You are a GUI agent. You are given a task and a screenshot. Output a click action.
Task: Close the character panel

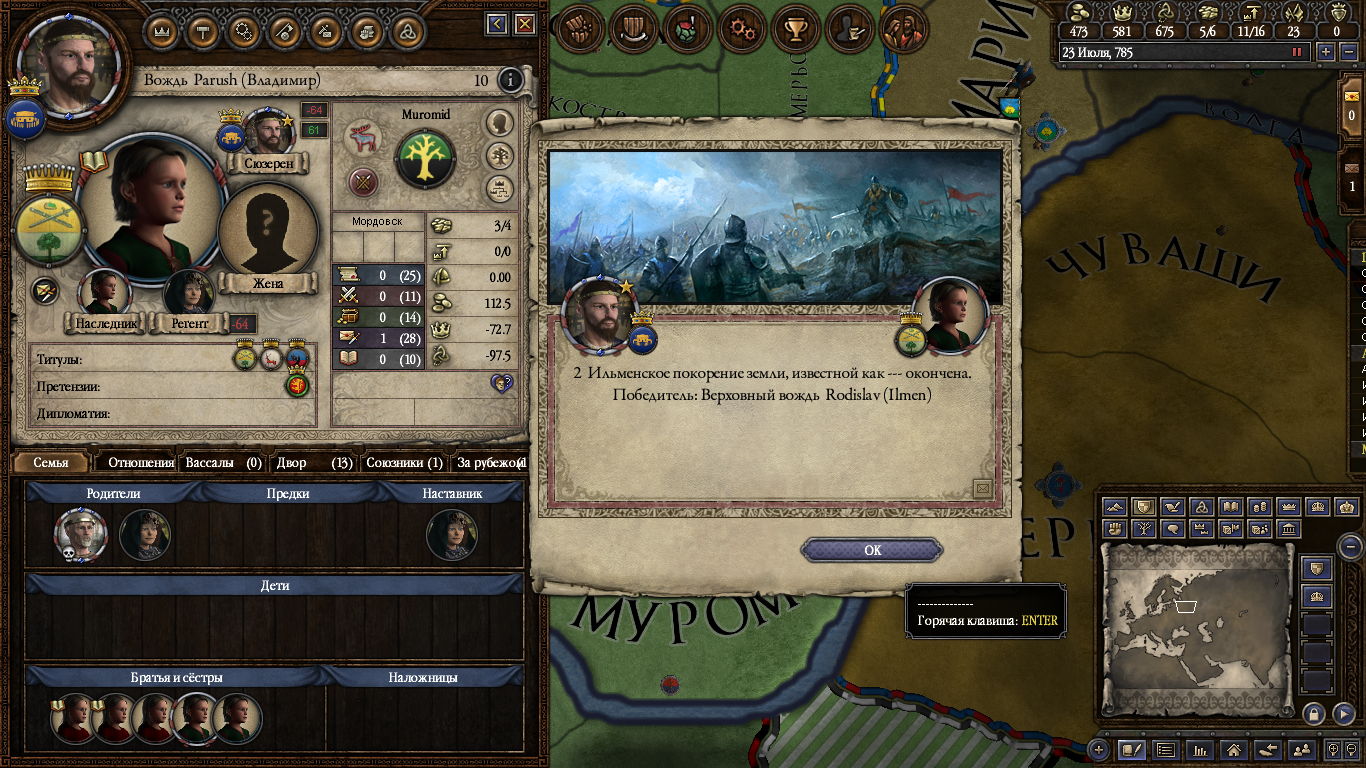point(525,25)
